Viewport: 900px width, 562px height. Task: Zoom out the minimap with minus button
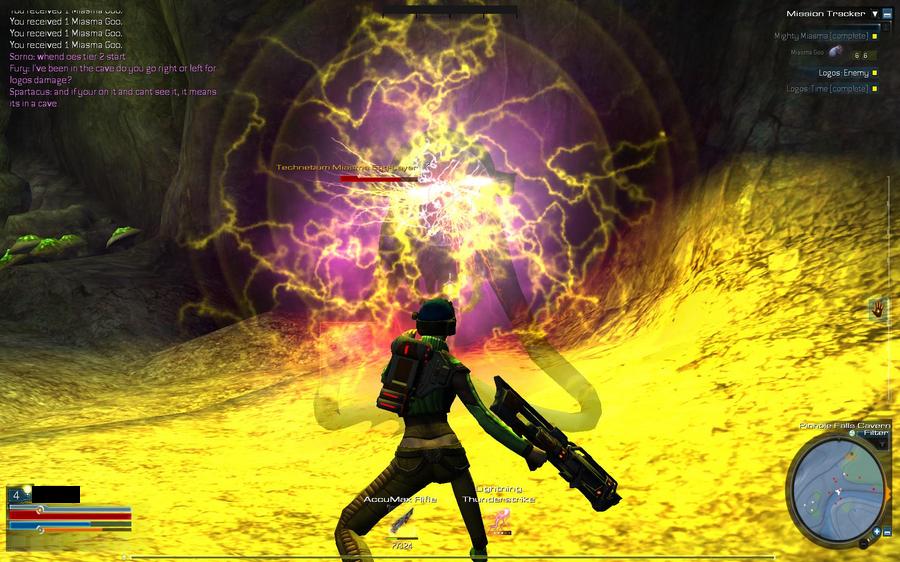[x=888, y=531]
